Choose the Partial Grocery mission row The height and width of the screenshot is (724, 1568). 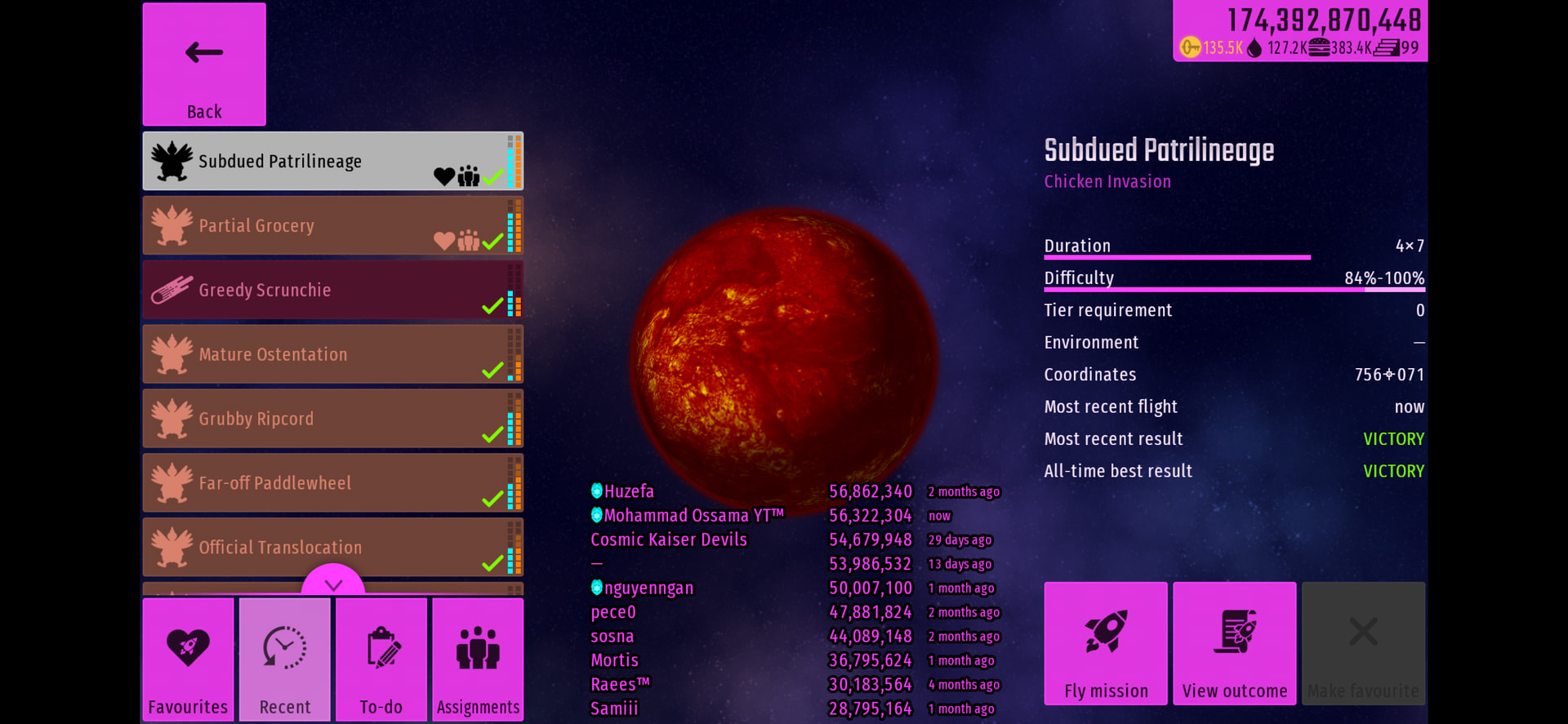pyautogui.click(x=332, y=226)
